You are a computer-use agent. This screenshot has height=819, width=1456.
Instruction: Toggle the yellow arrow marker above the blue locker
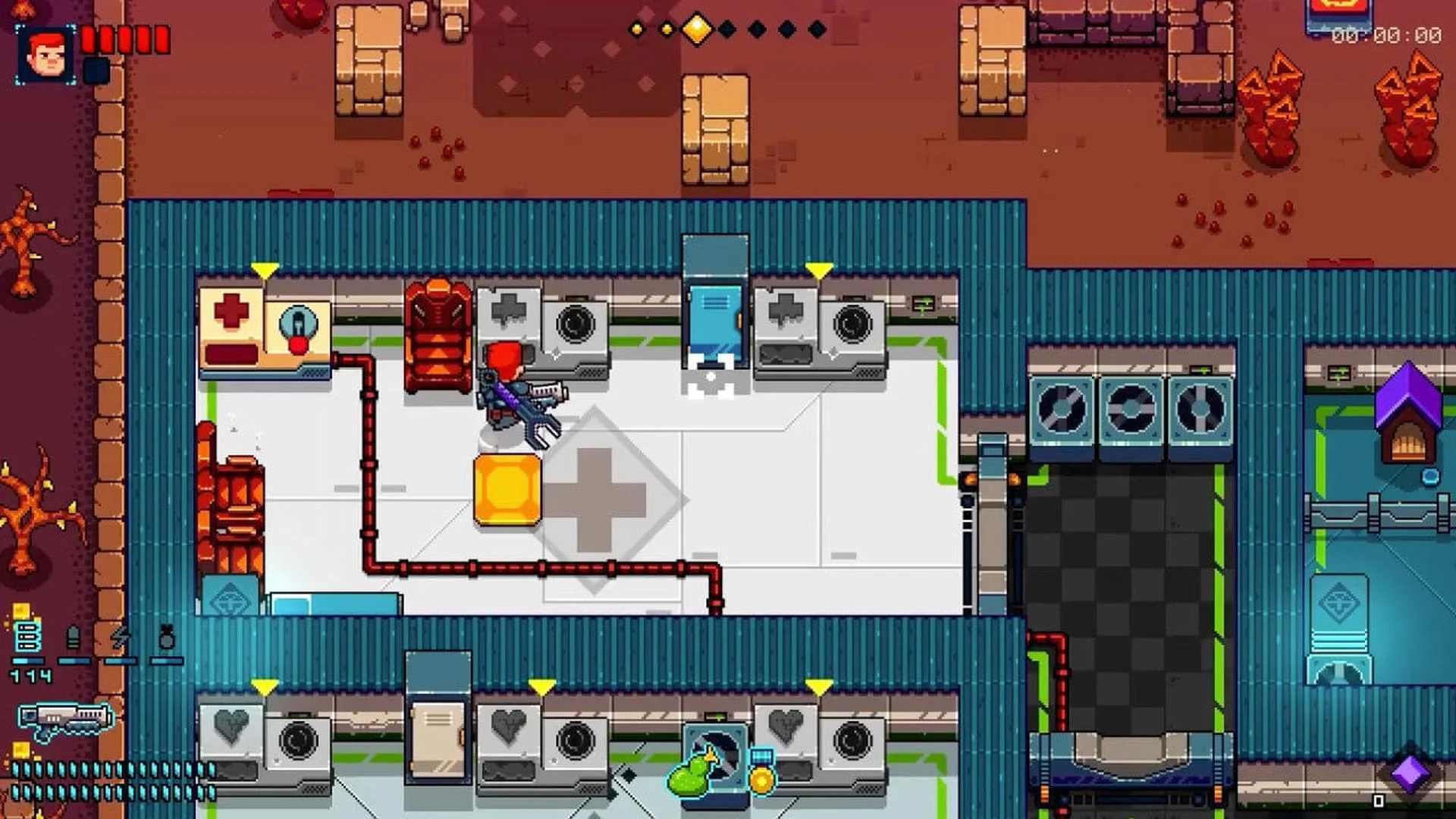click(817, 269)
